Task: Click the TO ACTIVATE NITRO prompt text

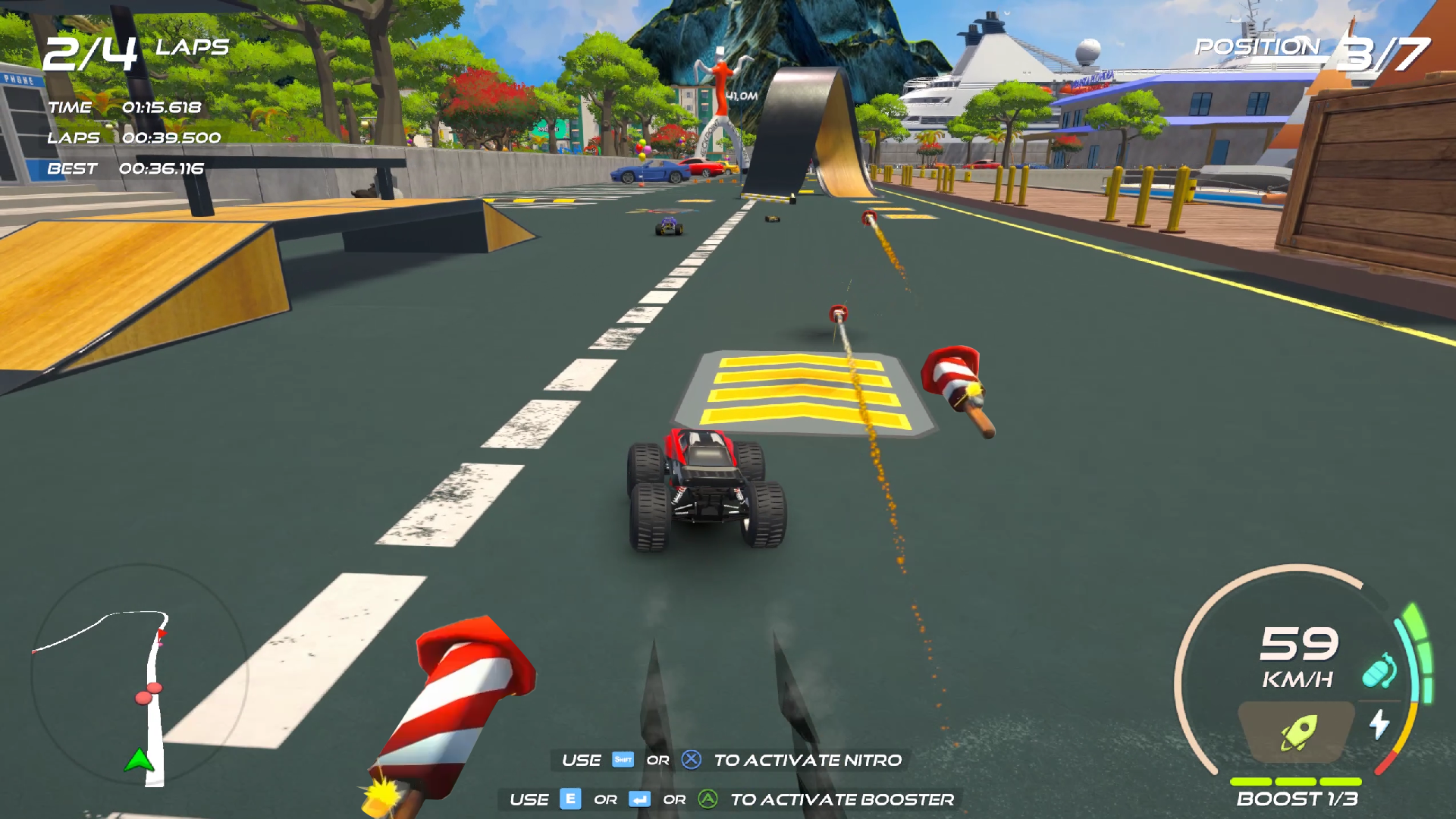Action: pyautogui.click(x=808, y=760)
